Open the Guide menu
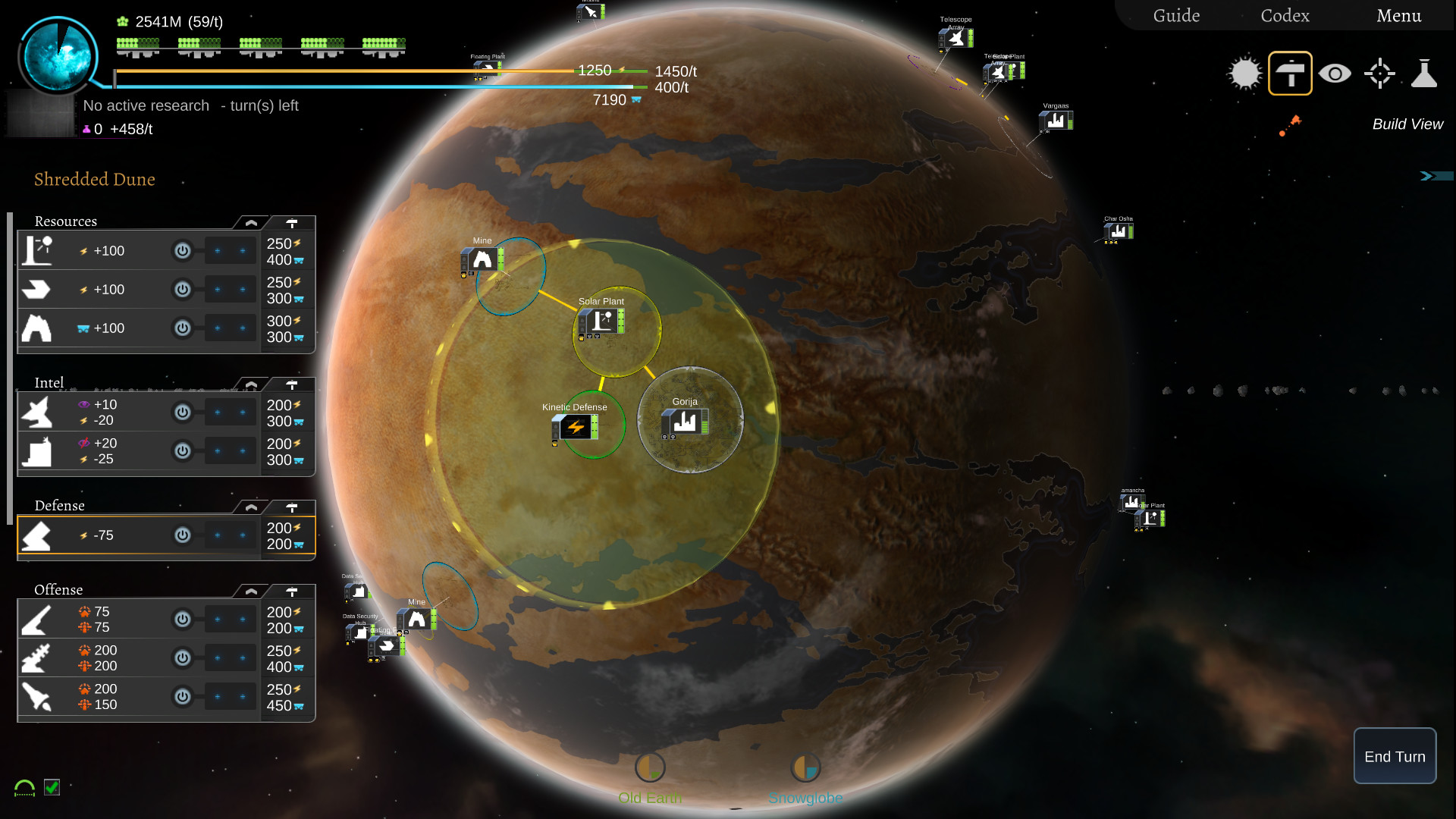The width and height of the screenshot is (1456, 819). (1176, 15)
